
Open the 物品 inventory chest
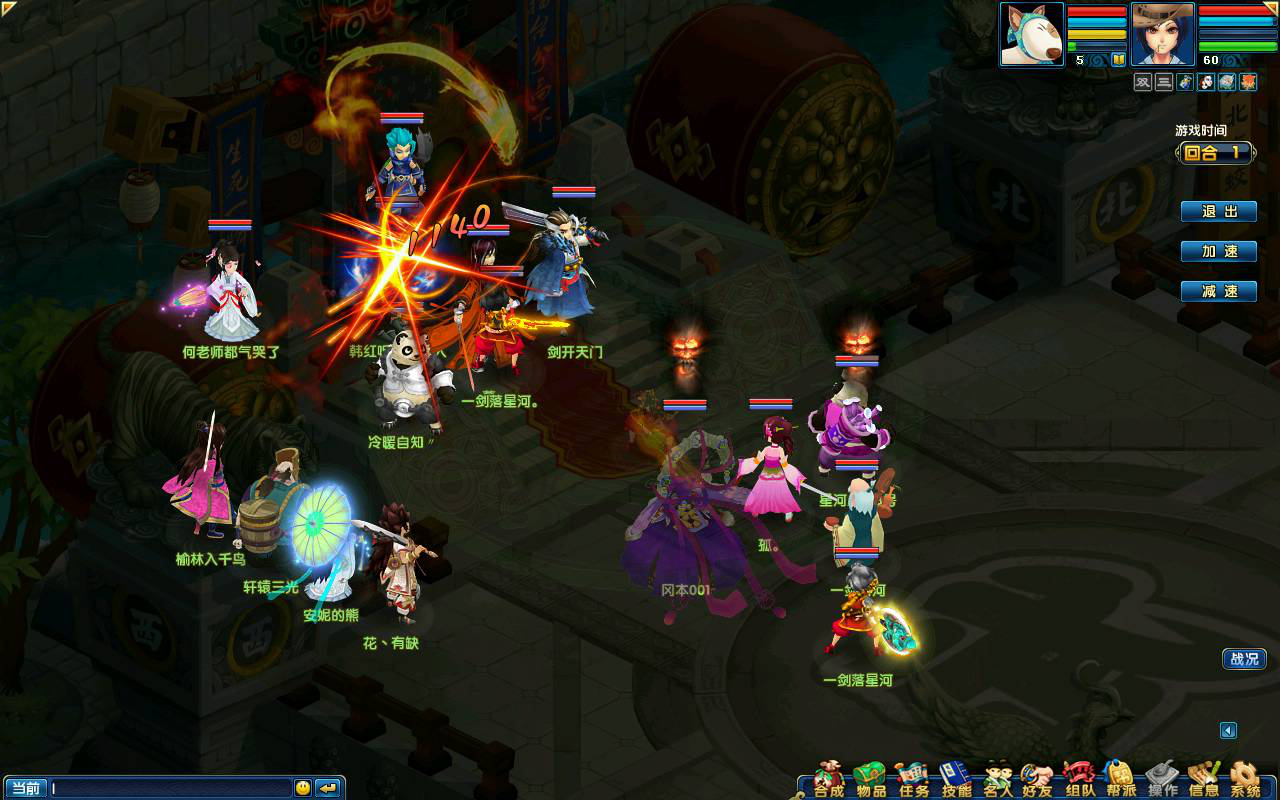(x=871, y=780)
